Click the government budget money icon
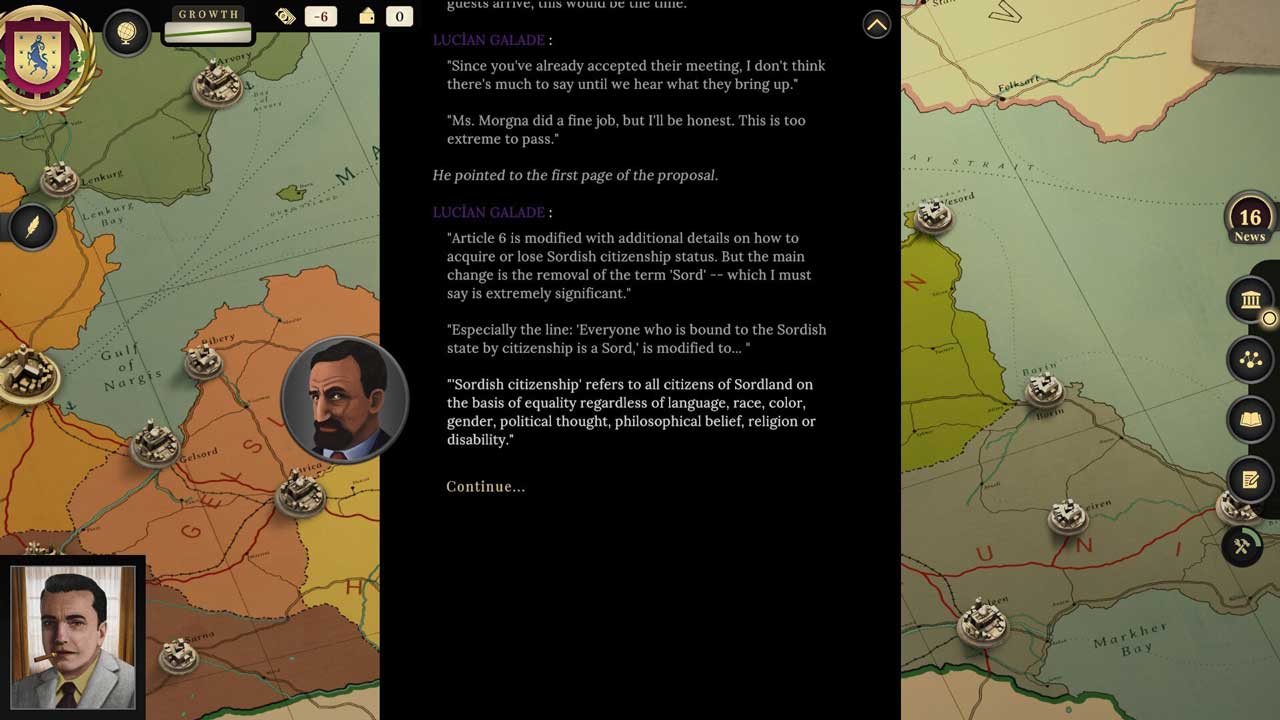 click(286, 16)
